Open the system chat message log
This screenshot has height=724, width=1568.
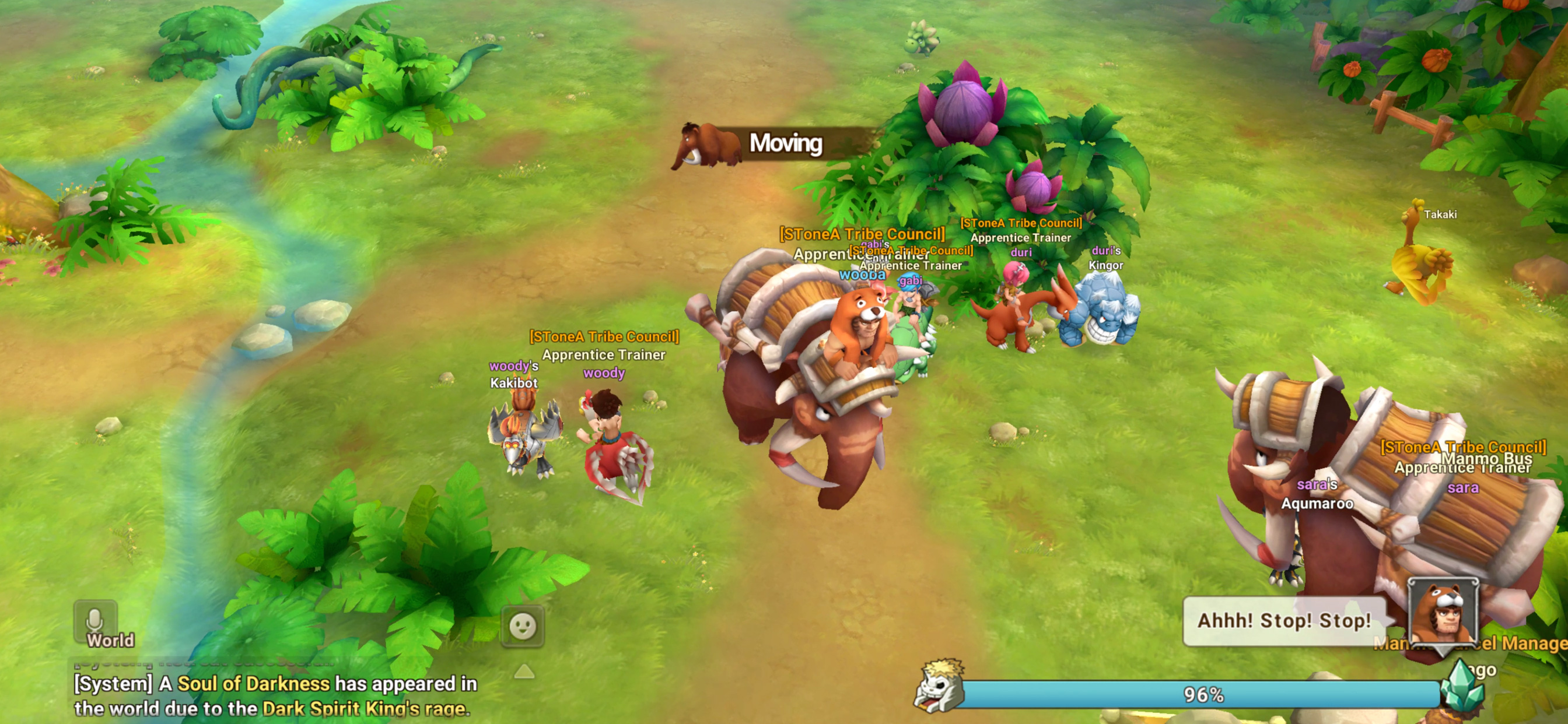tap(274, 695)
